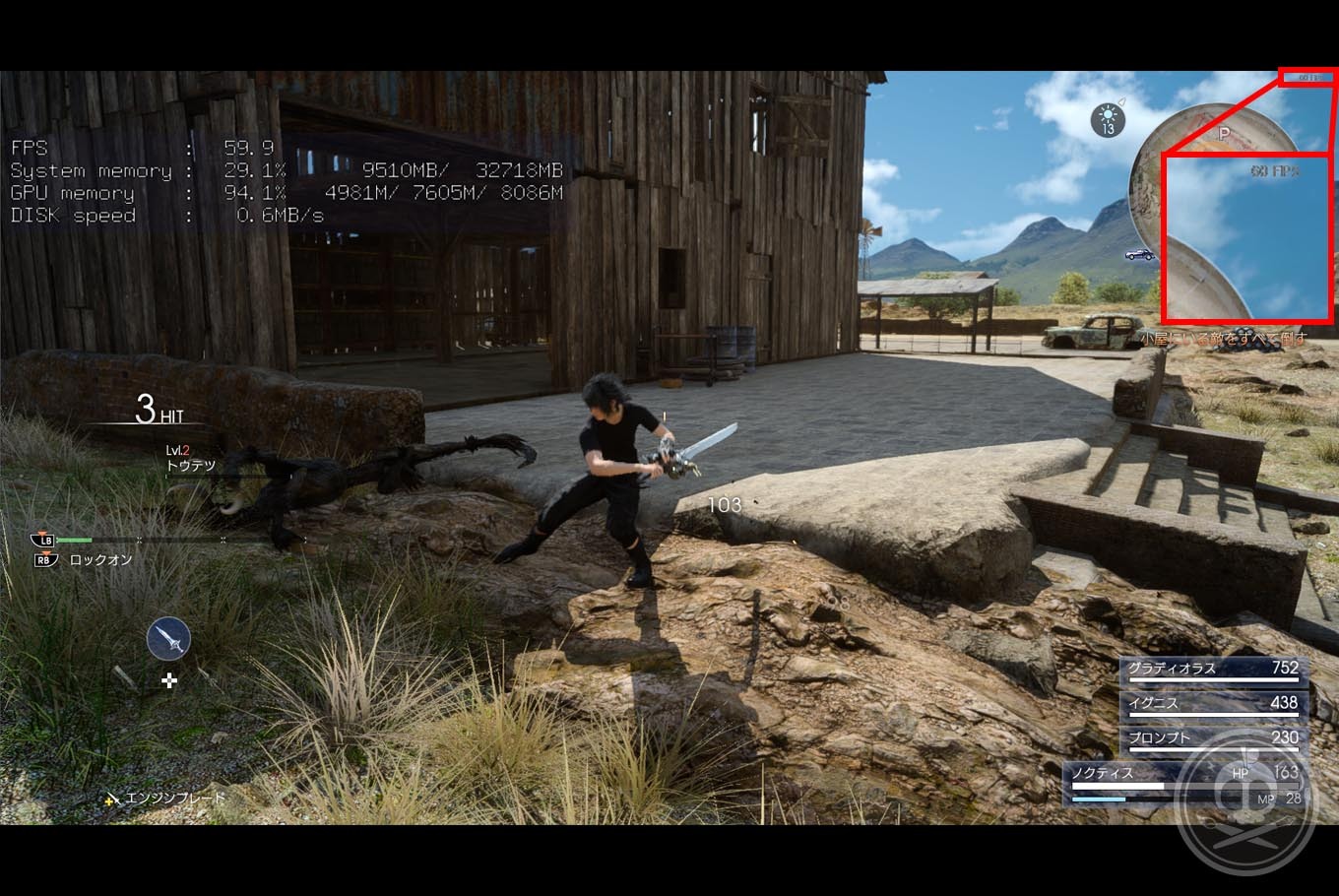The height and width of the screenshot is (896, 1339).
Task: Choose the イグニス party member row
Action: pyautogui.click(x=1215, y=704)
